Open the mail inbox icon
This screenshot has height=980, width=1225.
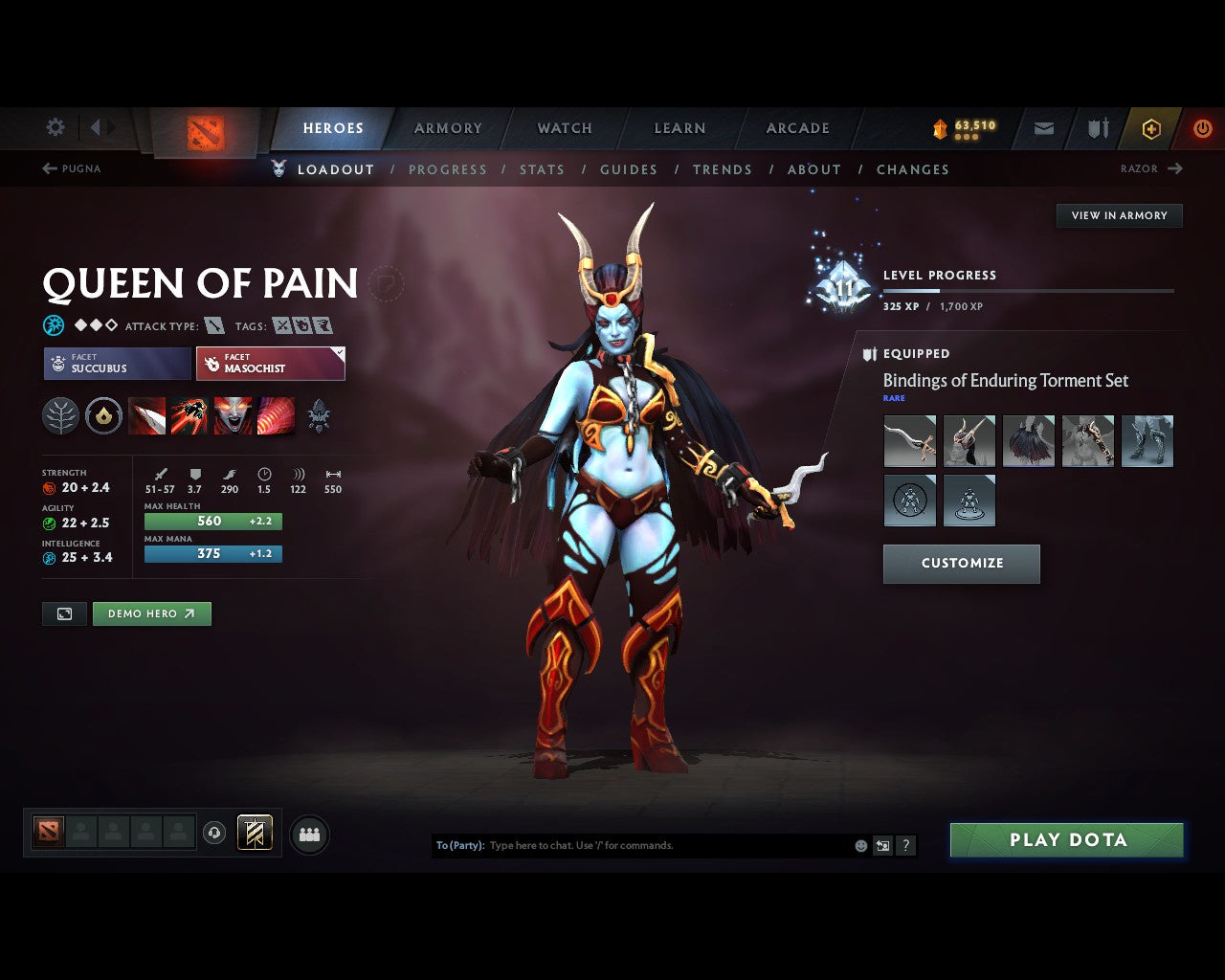click(1042, 128)
